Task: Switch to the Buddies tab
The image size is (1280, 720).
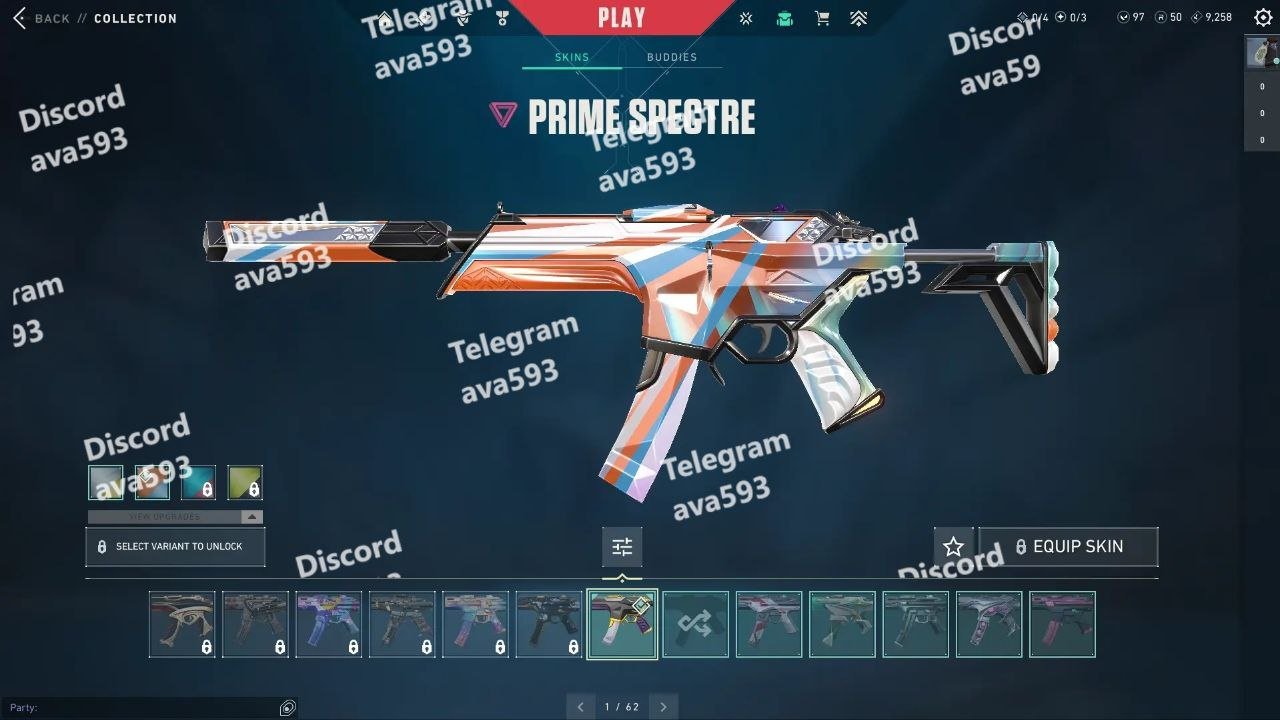Action: tap(671, 57)
